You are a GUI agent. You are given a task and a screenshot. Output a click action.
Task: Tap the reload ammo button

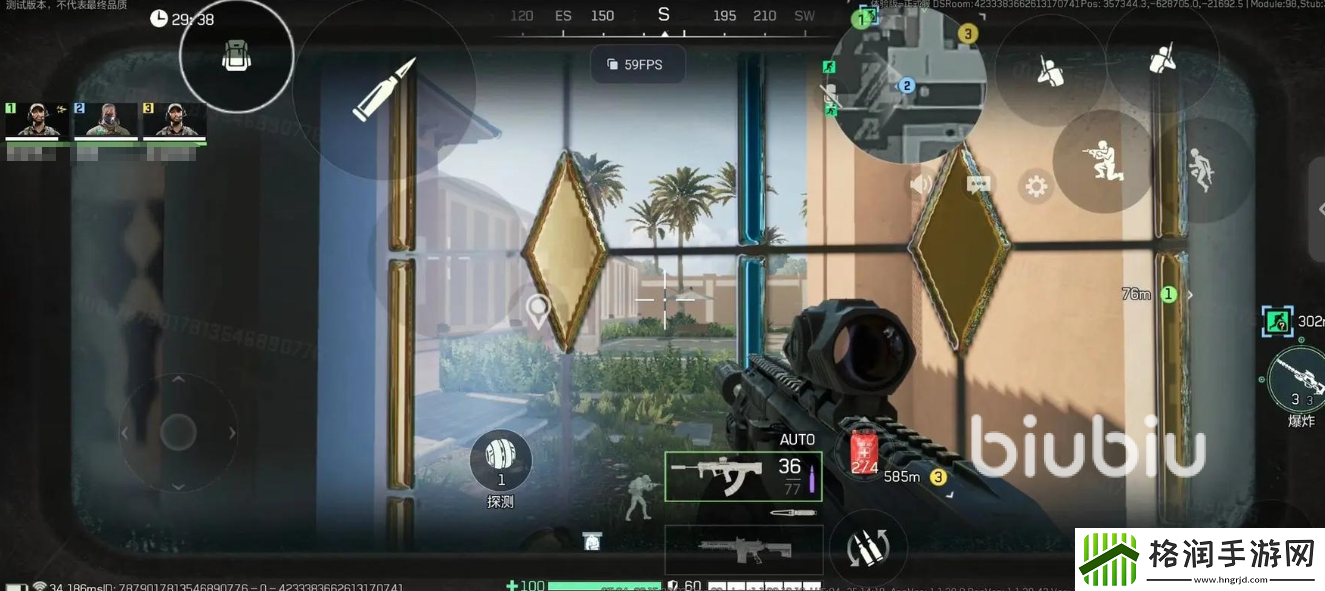point(867,548)
